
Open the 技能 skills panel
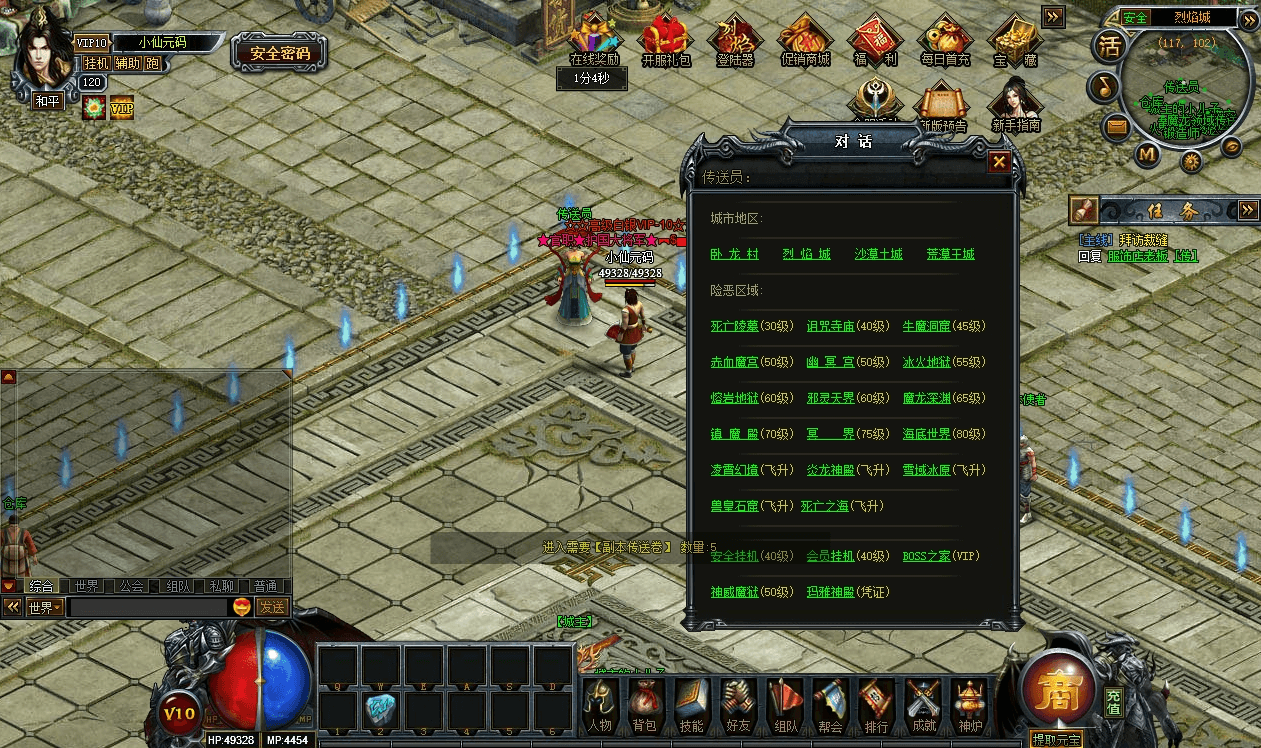[690, 707]
